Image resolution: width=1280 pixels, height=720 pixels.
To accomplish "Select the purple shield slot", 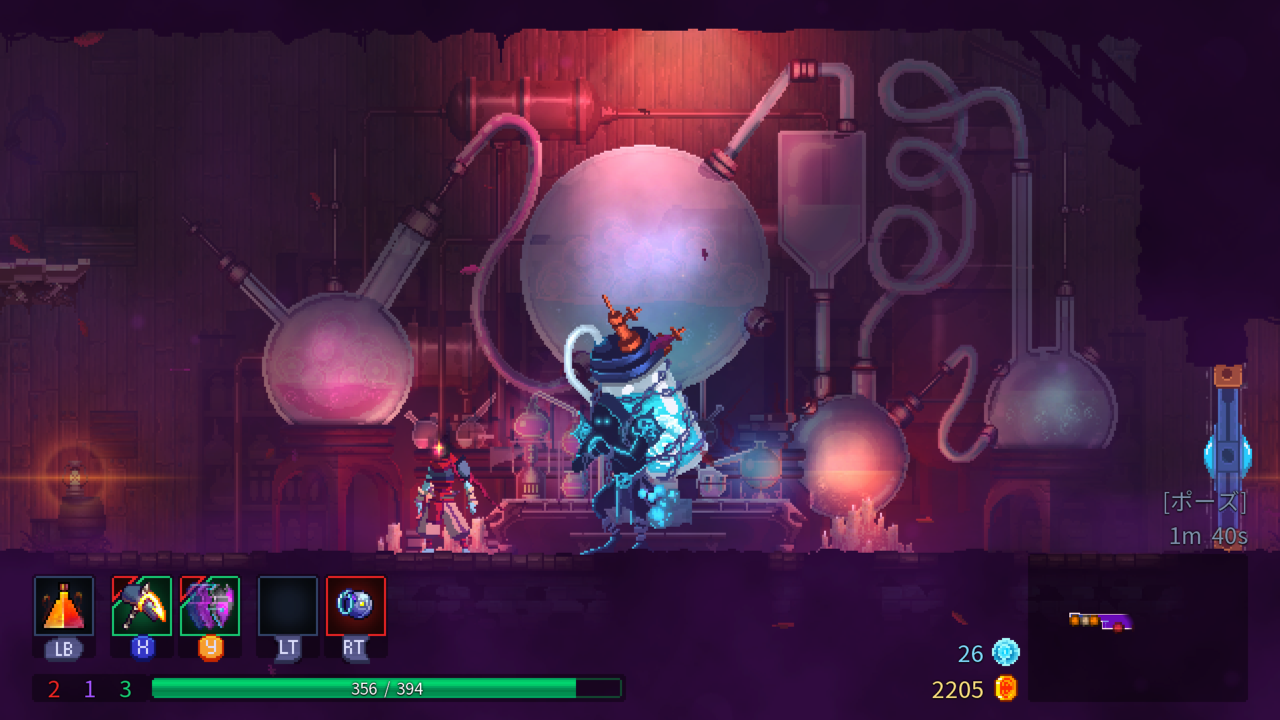I will 210,606.
